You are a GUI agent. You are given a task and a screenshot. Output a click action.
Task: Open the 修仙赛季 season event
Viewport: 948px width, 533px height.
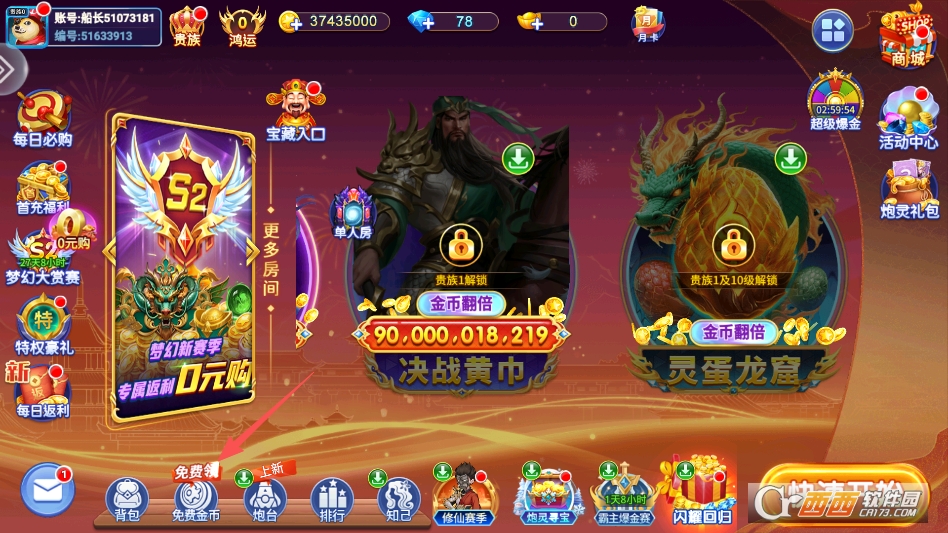pos(463,494)
